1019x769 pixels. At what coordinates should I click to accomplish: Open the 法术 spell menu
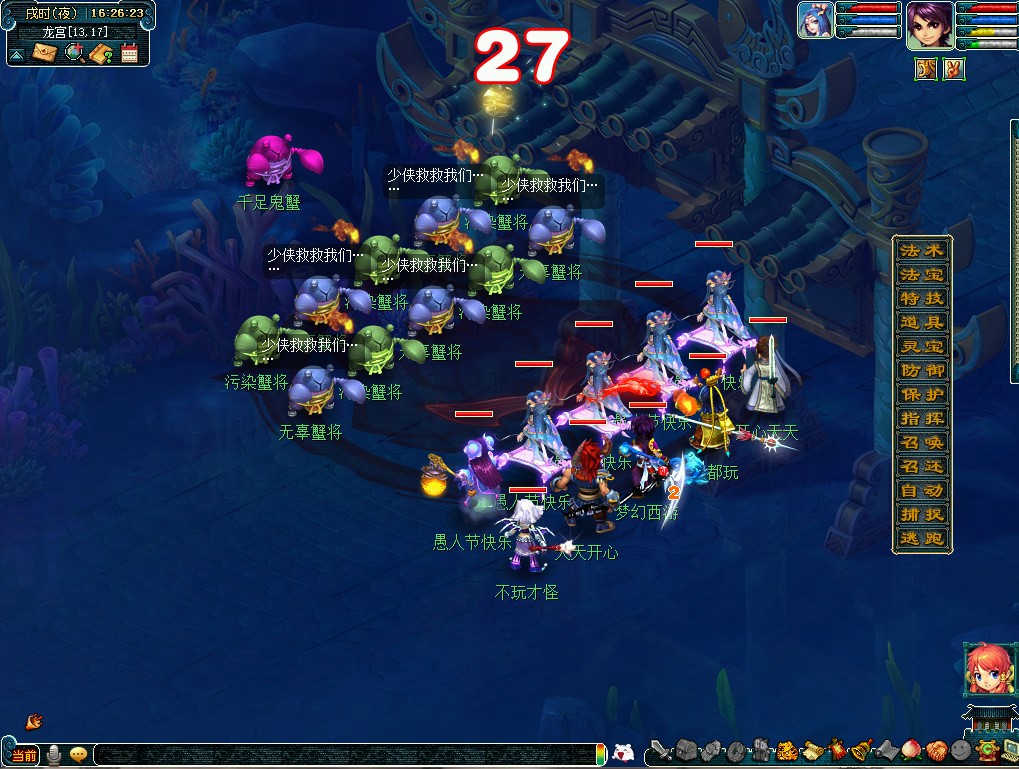tap(921, 250)
